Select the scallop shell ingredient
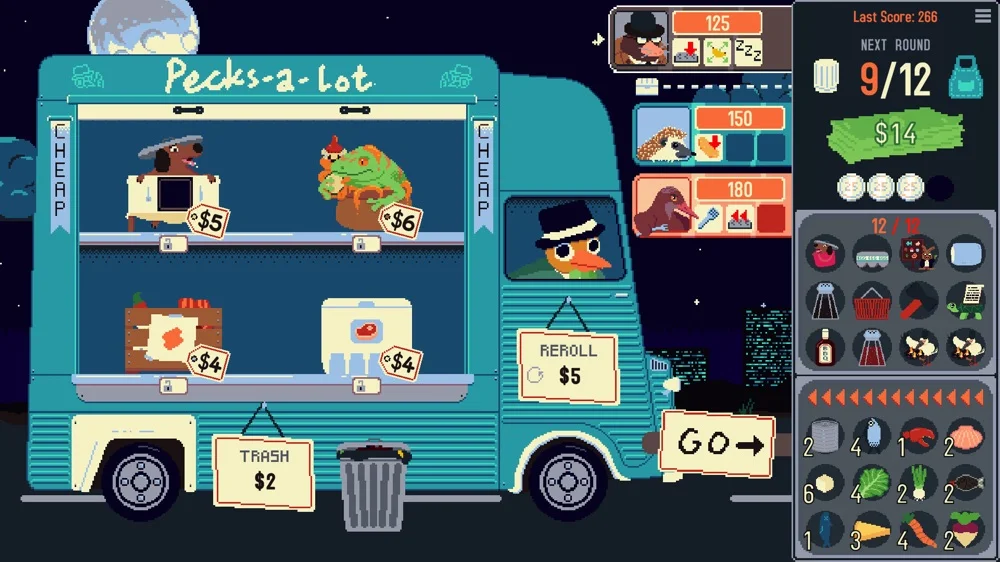The height and width of the screenshot is (562, 1000). [x=965, y=437]
